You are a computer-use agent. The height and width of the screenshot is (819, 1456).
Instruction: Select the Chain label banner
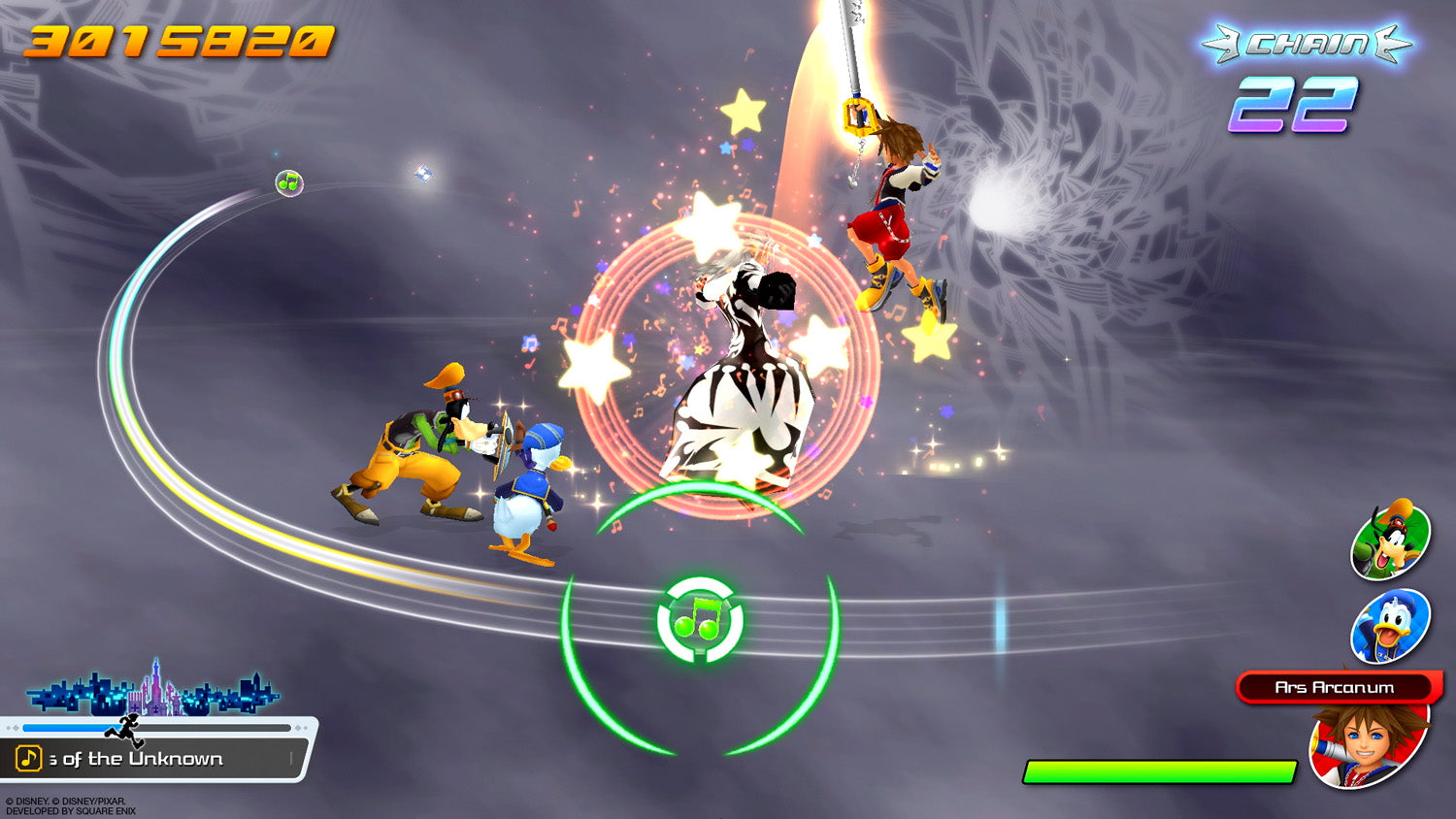point(1306,43)
